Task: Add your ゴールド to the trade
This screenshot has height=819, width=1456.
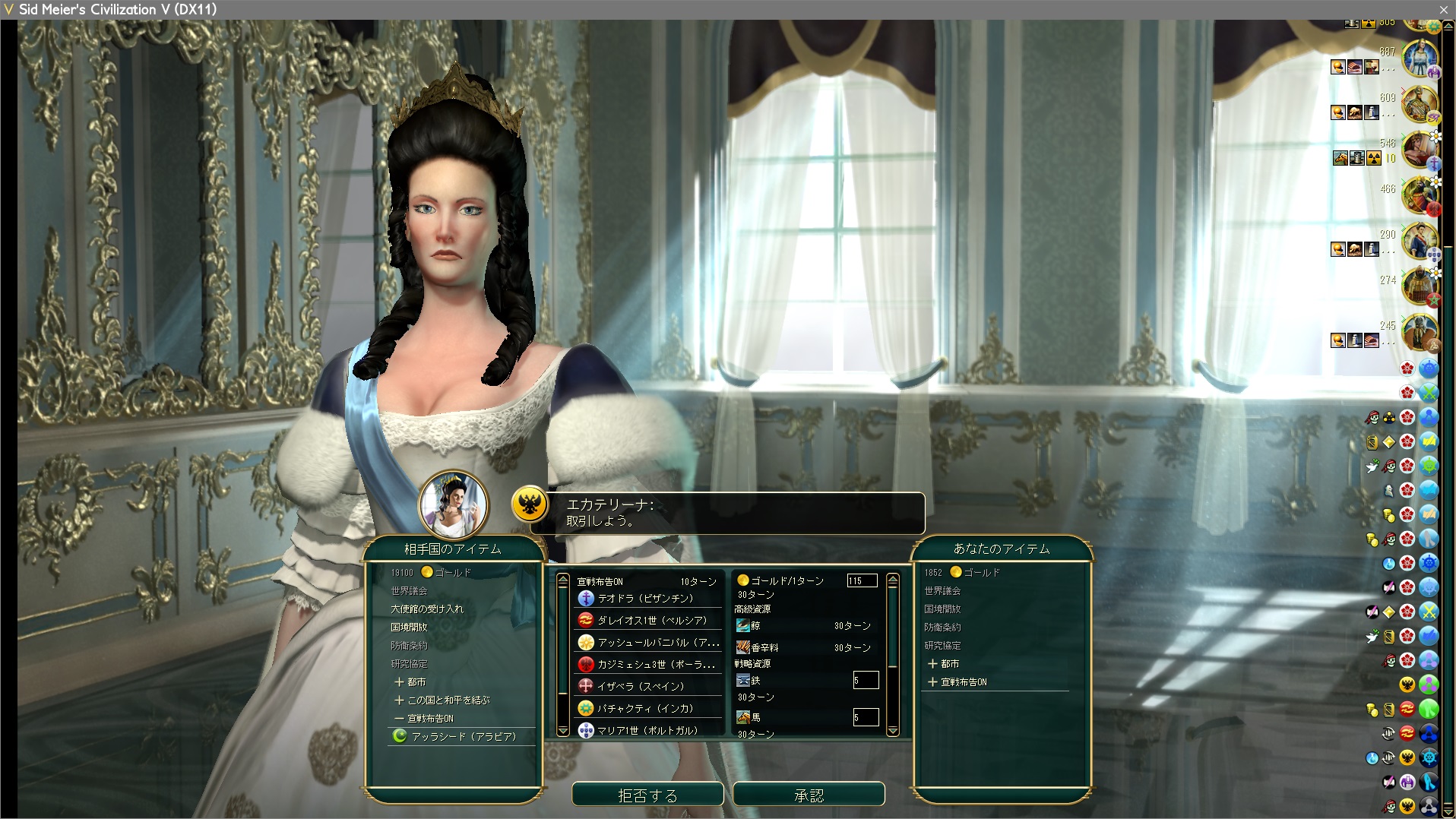Action: 982,572
